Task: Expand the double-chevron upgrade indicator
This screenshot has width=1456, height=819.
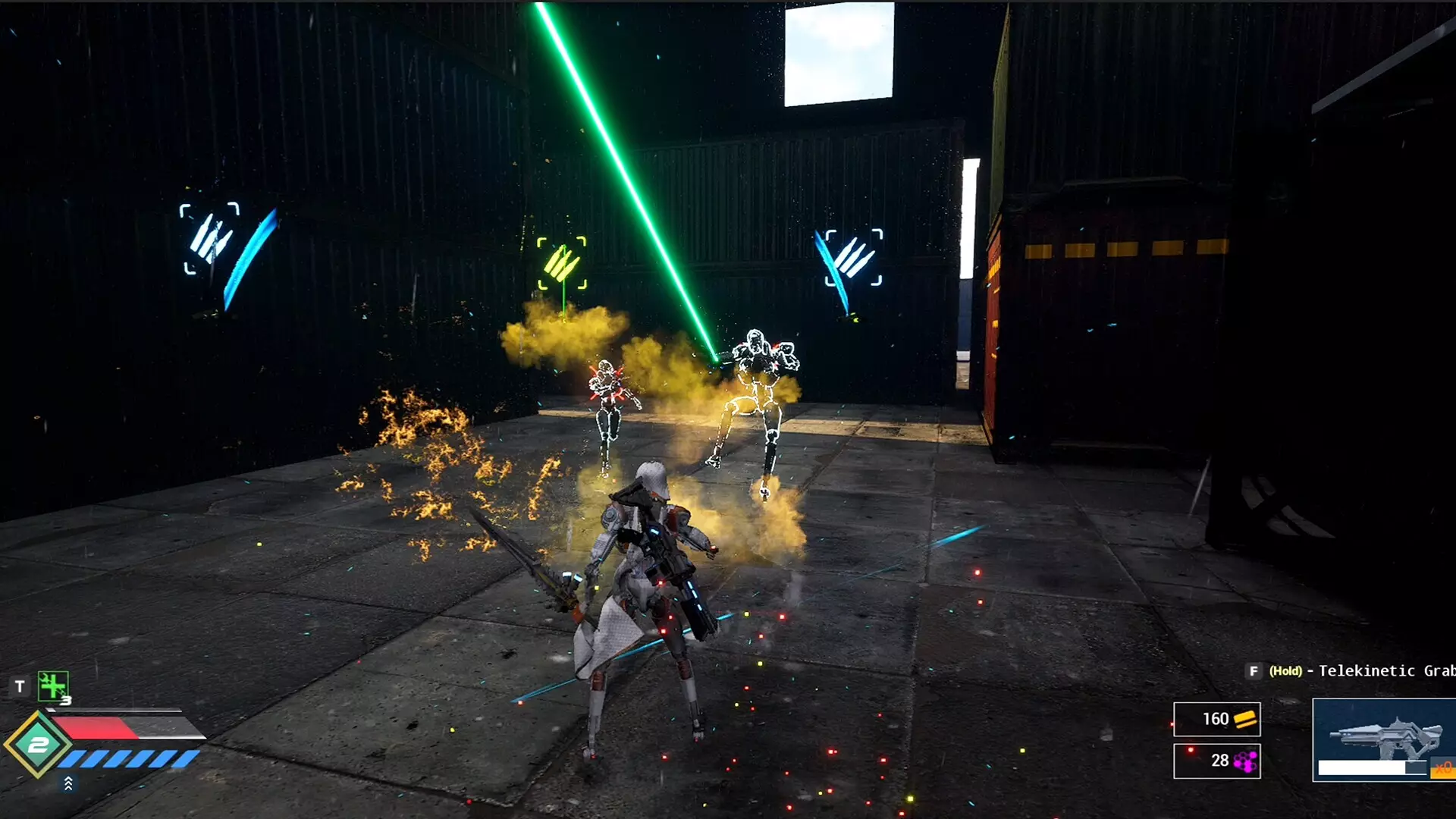Action: coord(69,783)
